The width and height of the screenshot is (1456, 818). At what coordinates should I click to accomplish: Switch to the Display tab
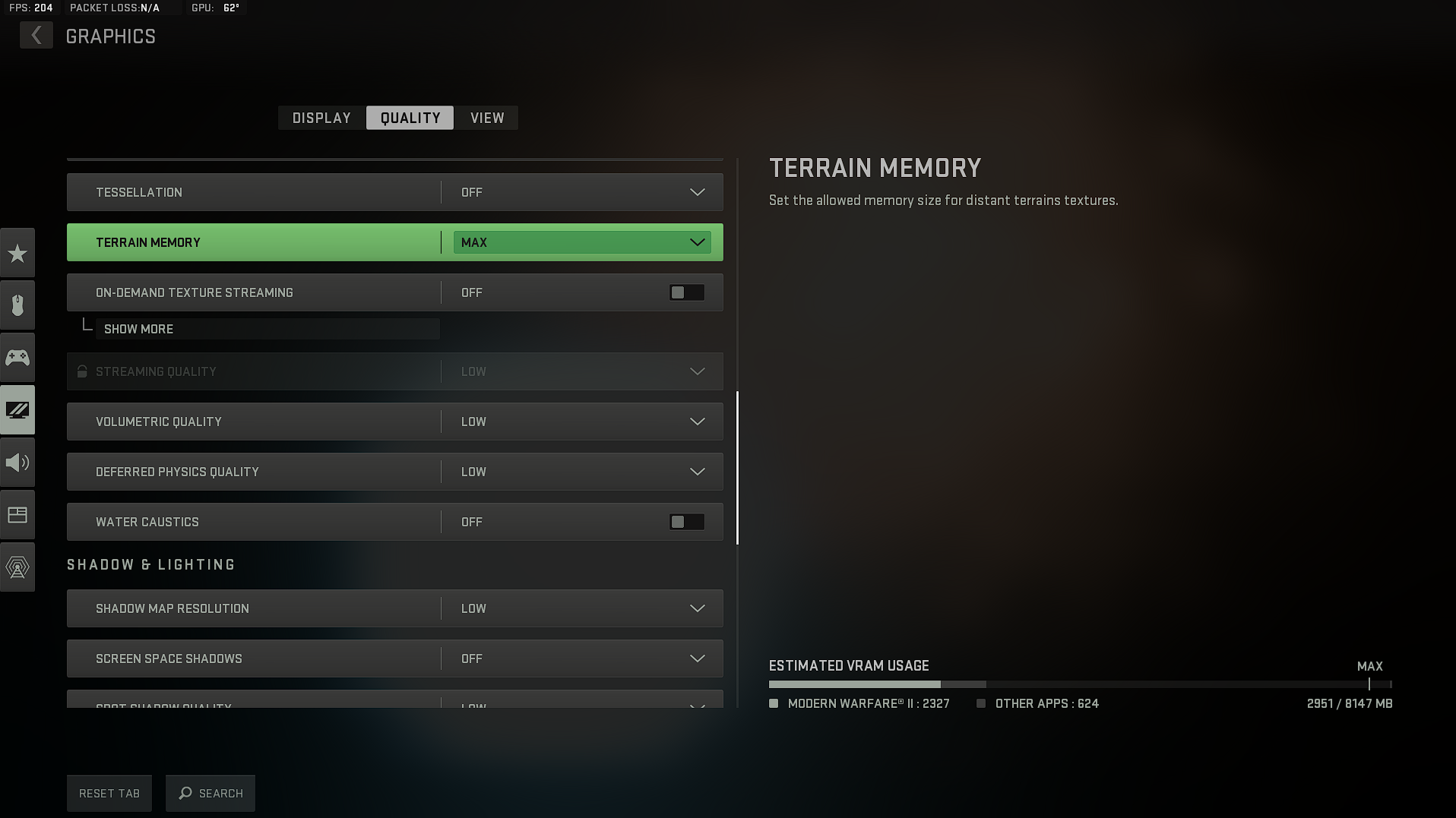[321, 118]
